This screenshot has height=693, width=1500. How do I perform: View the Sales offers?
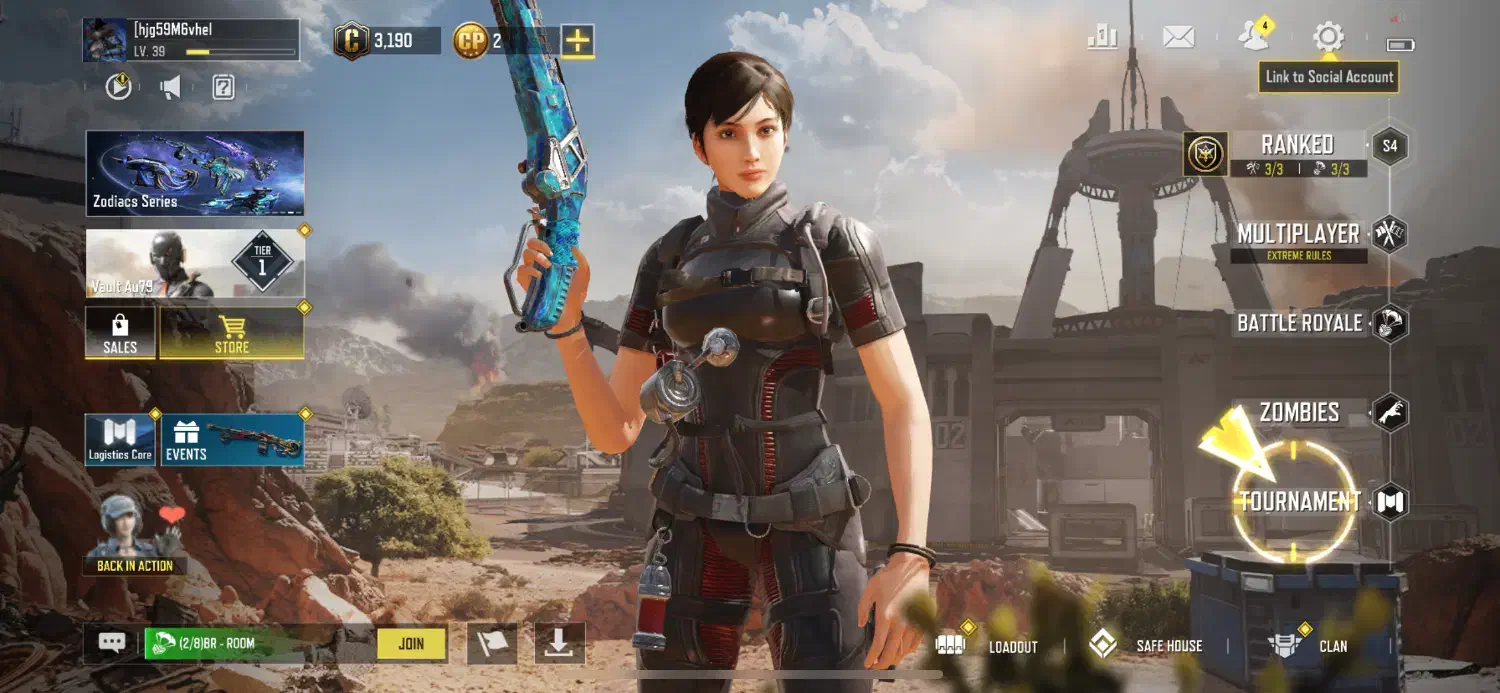pos(120,333)
